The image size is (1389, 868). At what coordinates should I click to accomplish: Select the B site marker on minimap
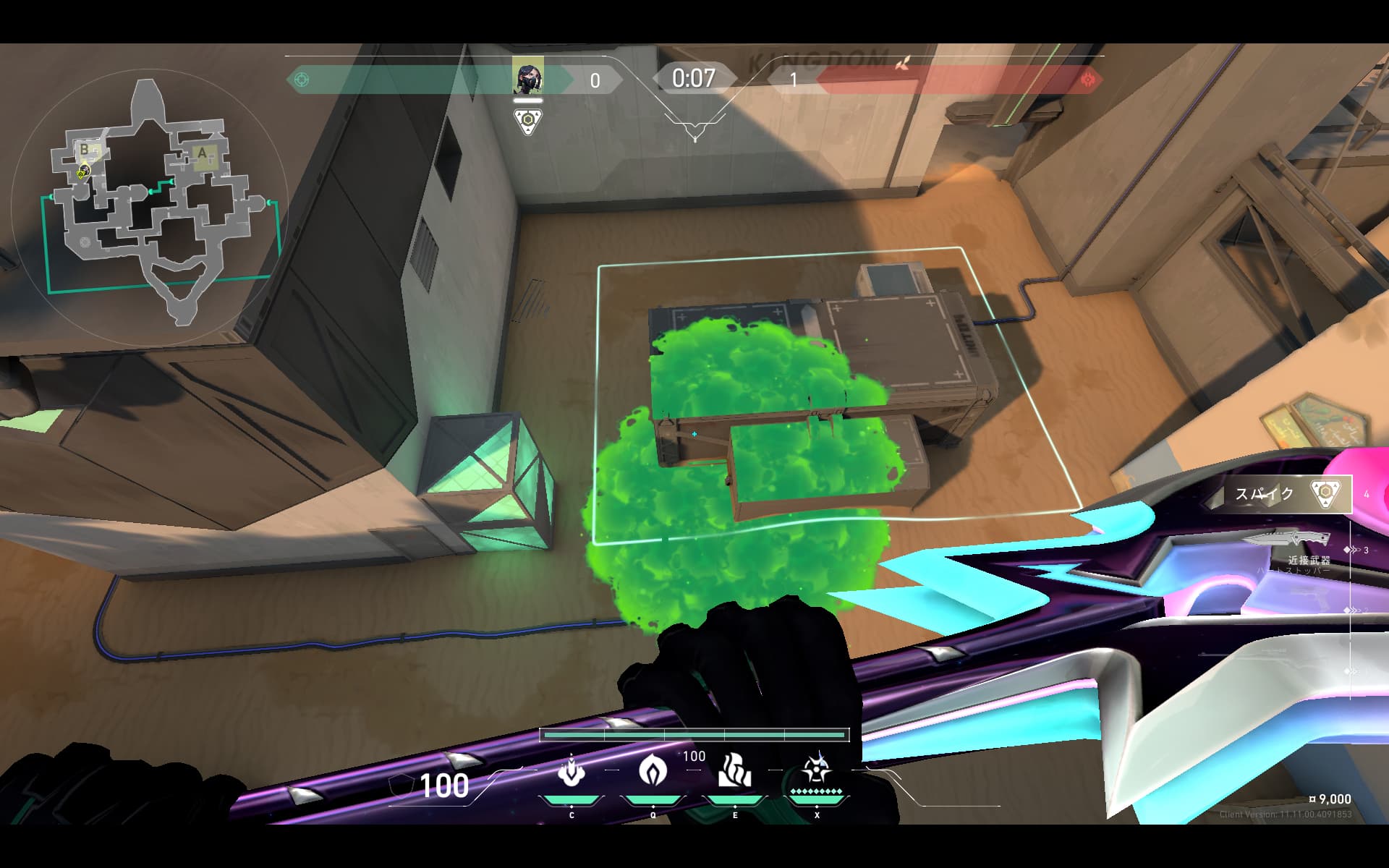tap(85, 150)
